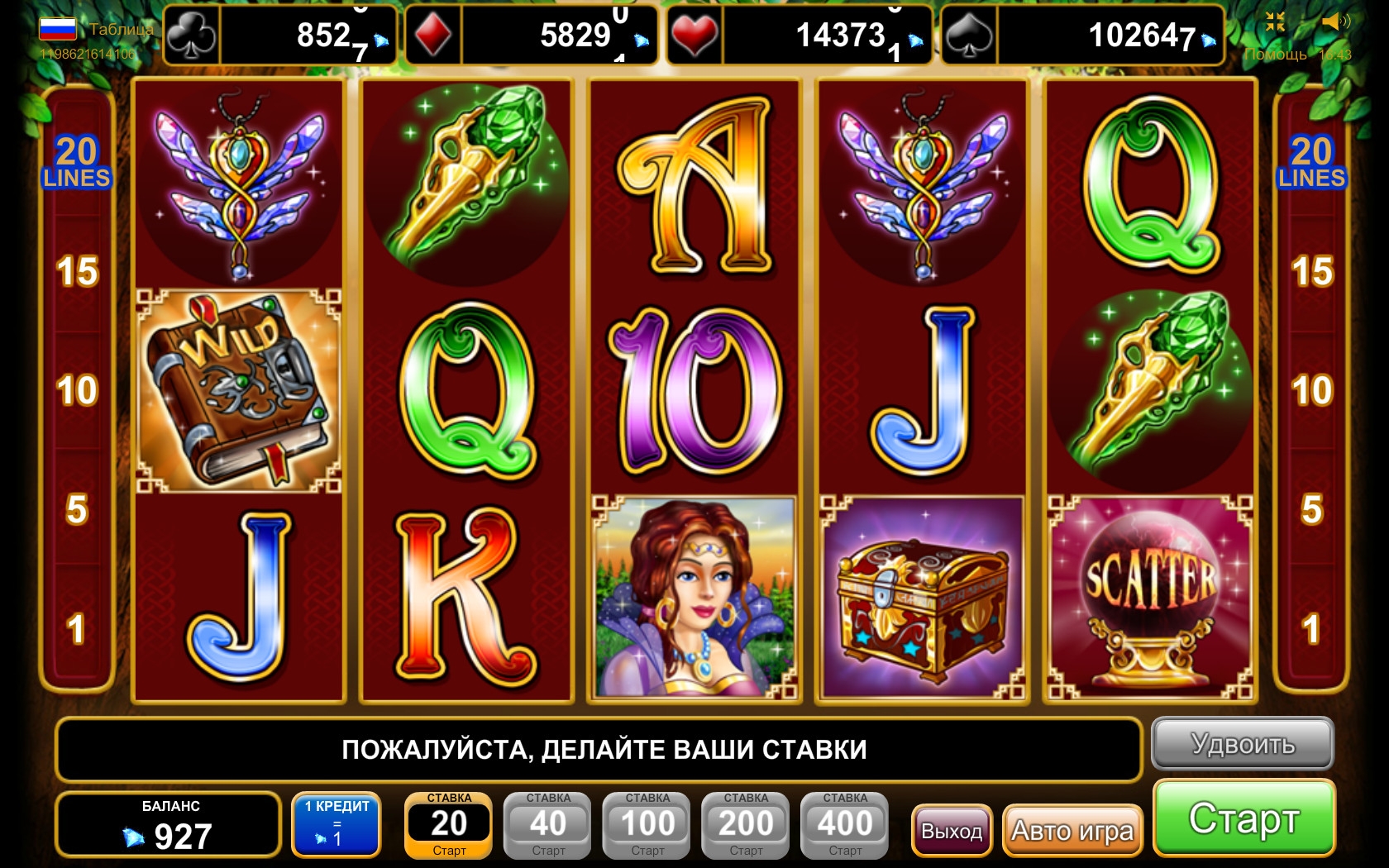1389x868 pixels.
Task: Choose the maximum 400 bet button
Action: click(845, 825)
